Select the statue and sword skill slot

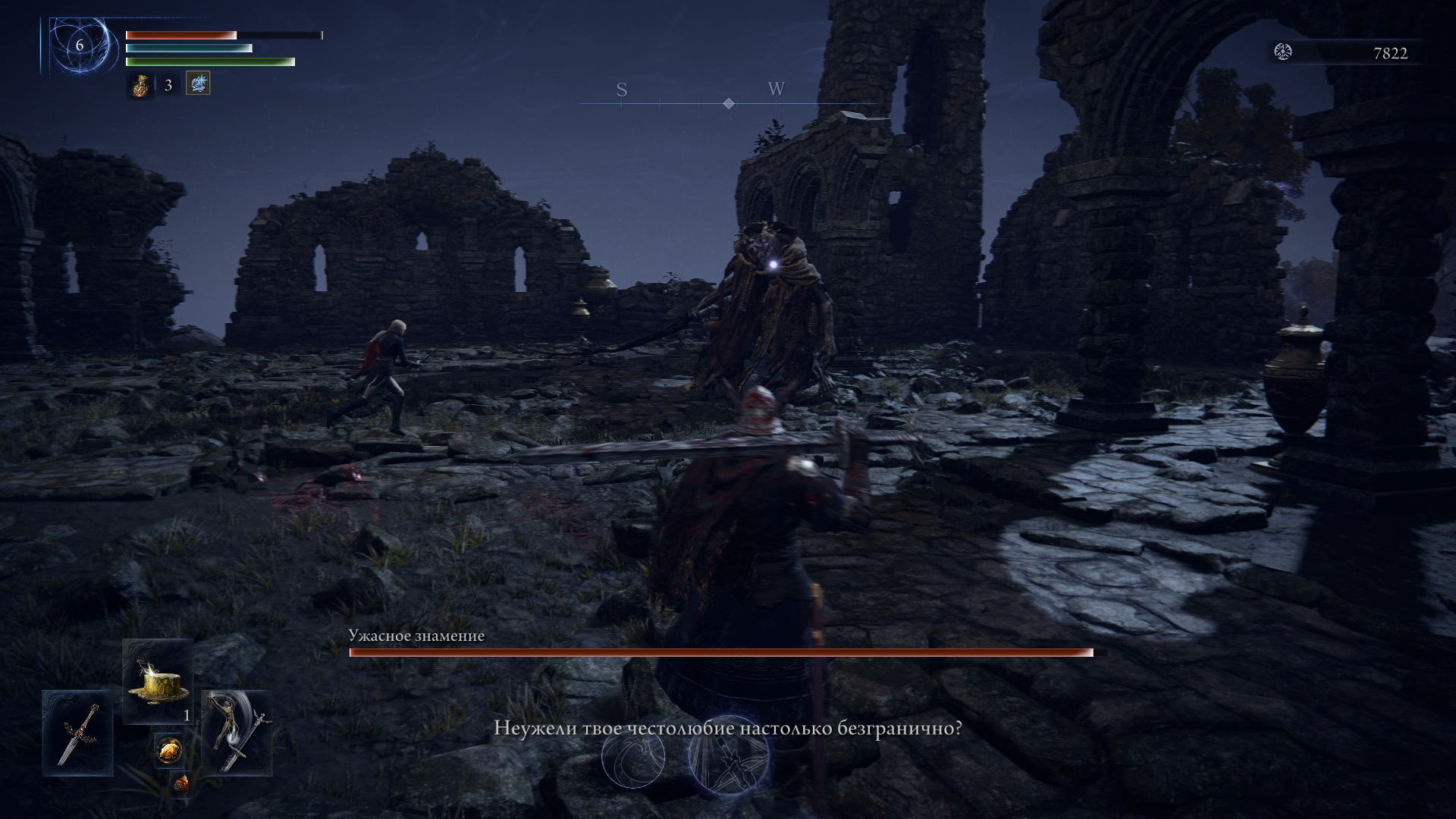pyautogui.click(x=237, y=733)
